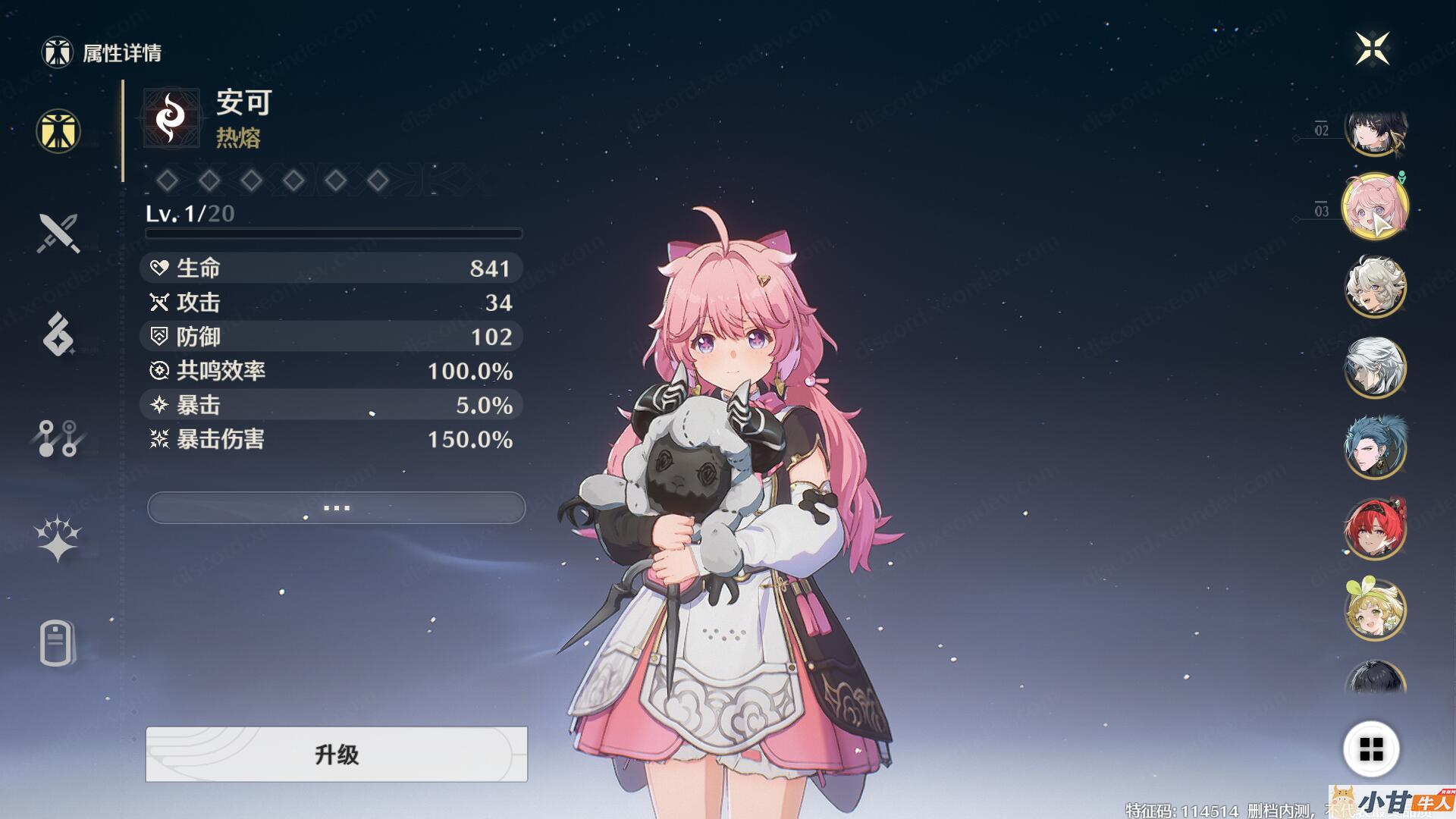
Task: Select the branching nodes skill tree tab
Action: point(58,438)
